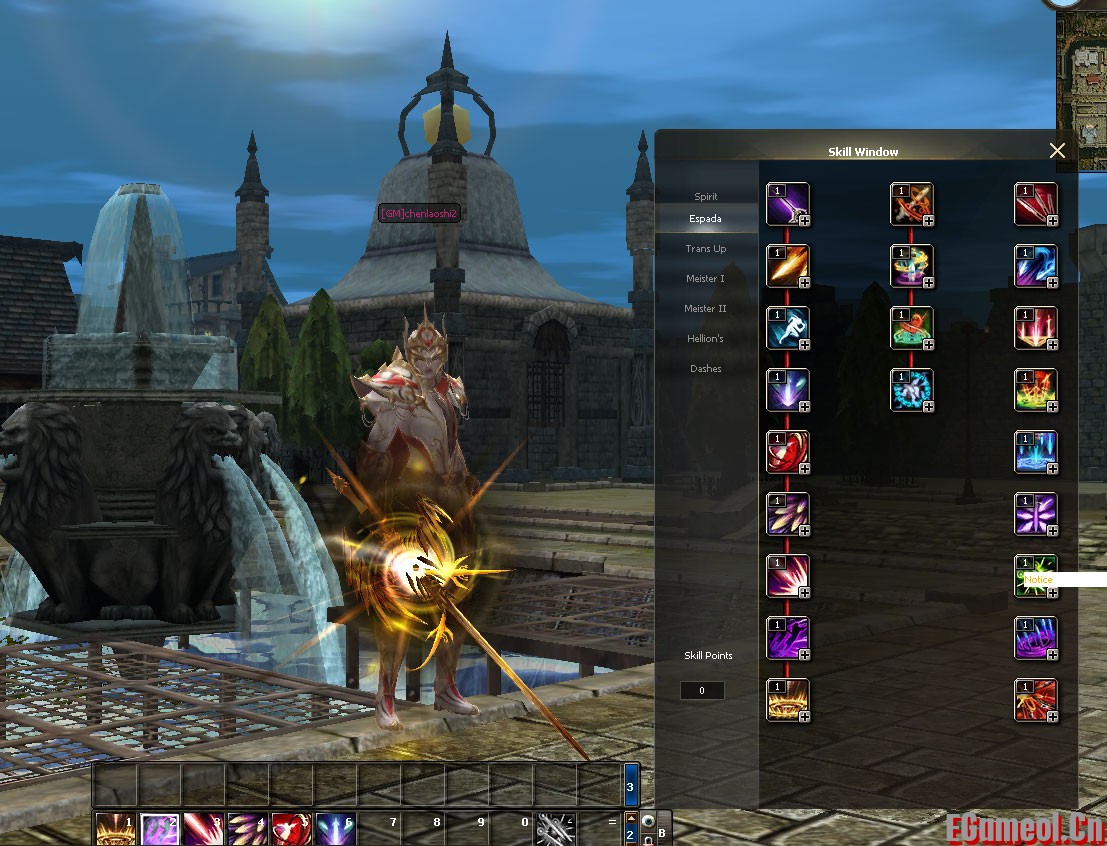The width and height of the screenshot is (1107, 846).
Task: Close the Skill Window
Action: [x=1057, y=151]
